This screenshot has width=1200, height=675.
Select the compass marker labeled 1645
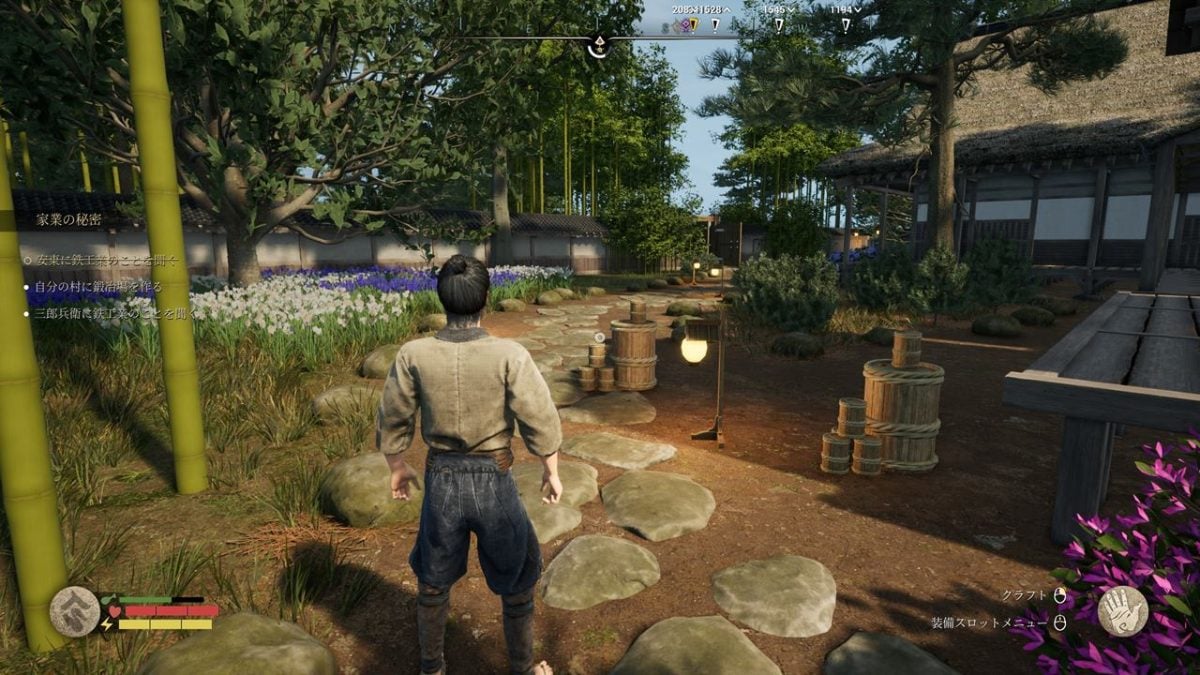click(x=779, y=24)
